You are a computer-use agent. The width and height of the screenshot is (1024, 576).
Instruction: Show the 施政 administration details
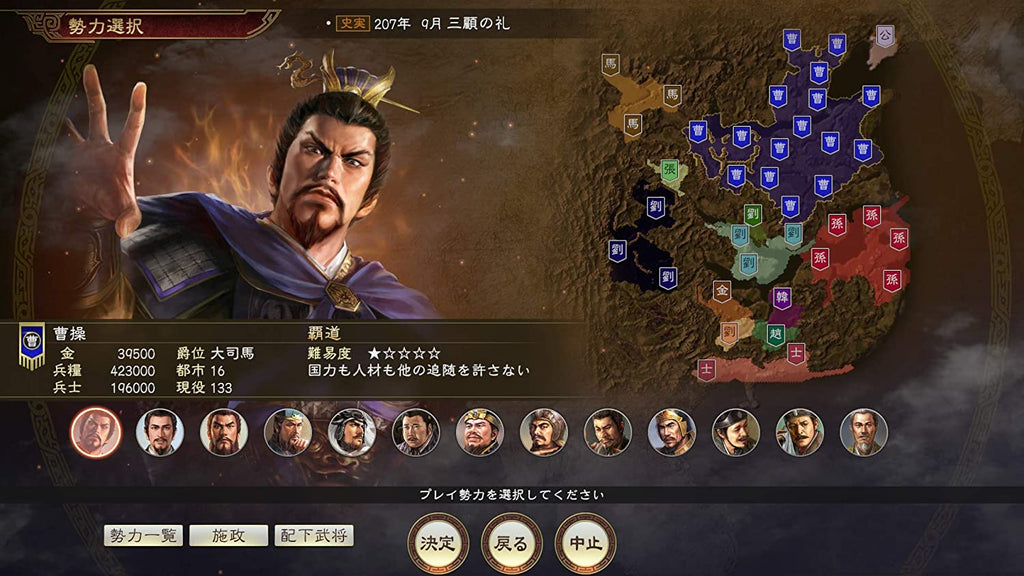(229, 536)
